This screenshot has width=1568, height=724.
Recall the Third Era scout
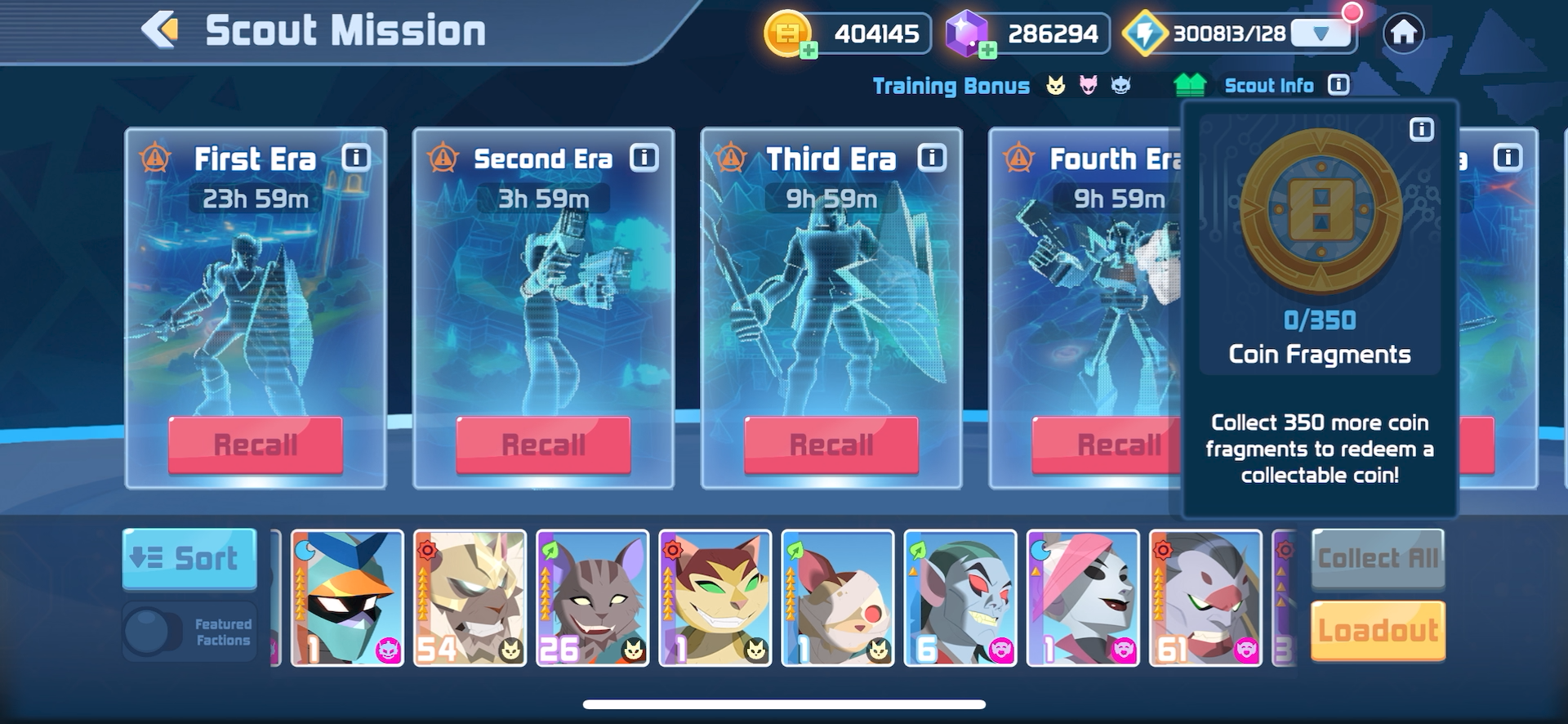(831, 445)
